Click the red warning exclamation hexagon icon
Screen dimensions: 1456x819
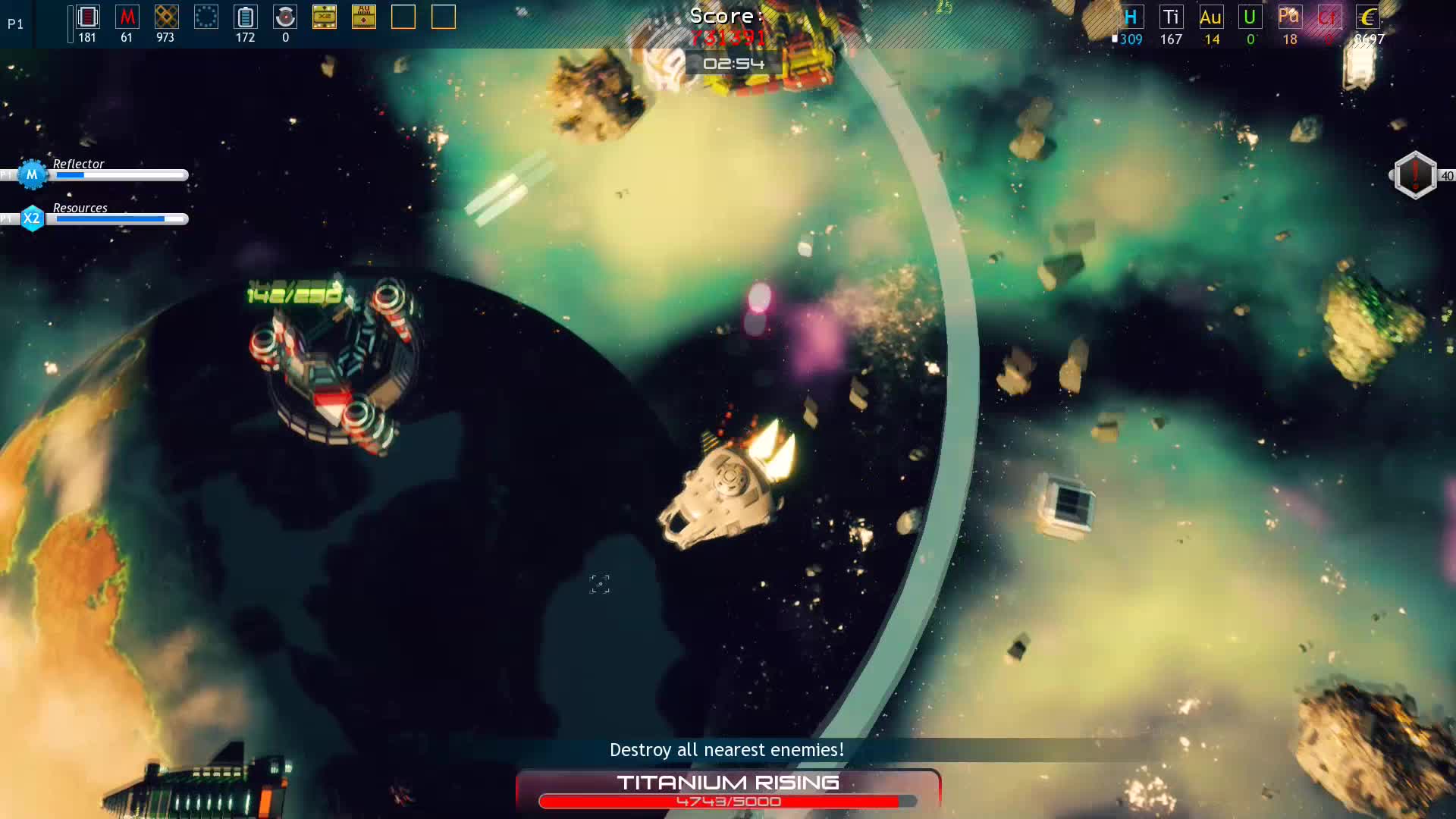pyautogui.click(x=1414, y=174)
